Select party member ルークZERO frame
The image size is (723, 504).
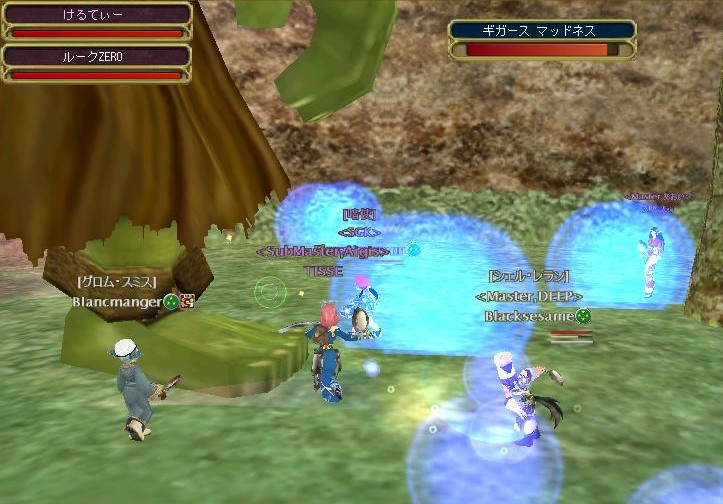pos(96,63)
